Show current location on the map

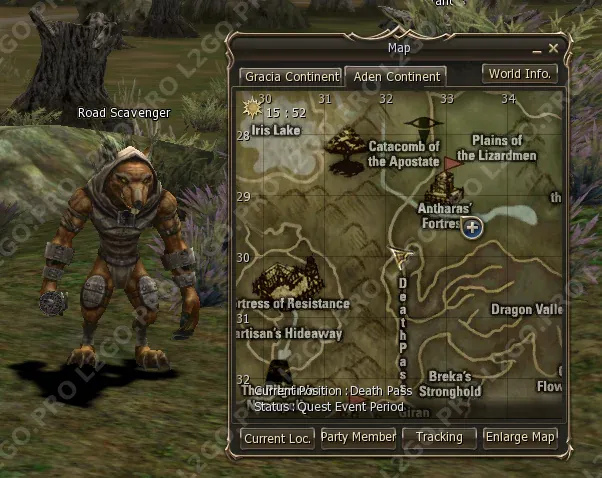tap(277, 437)
